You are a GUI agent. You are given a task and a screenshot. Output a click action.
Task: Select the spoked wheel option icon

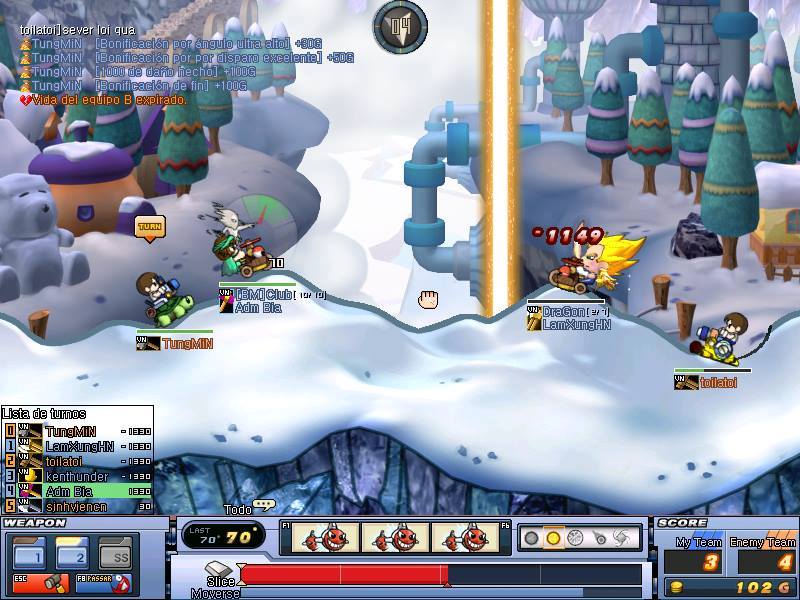[575, 538]
